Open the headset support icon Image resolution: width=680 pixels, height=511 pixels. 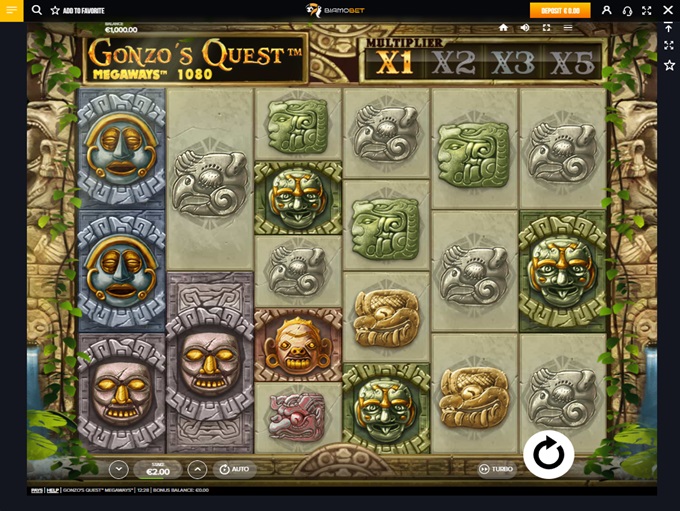coord(627,10)
